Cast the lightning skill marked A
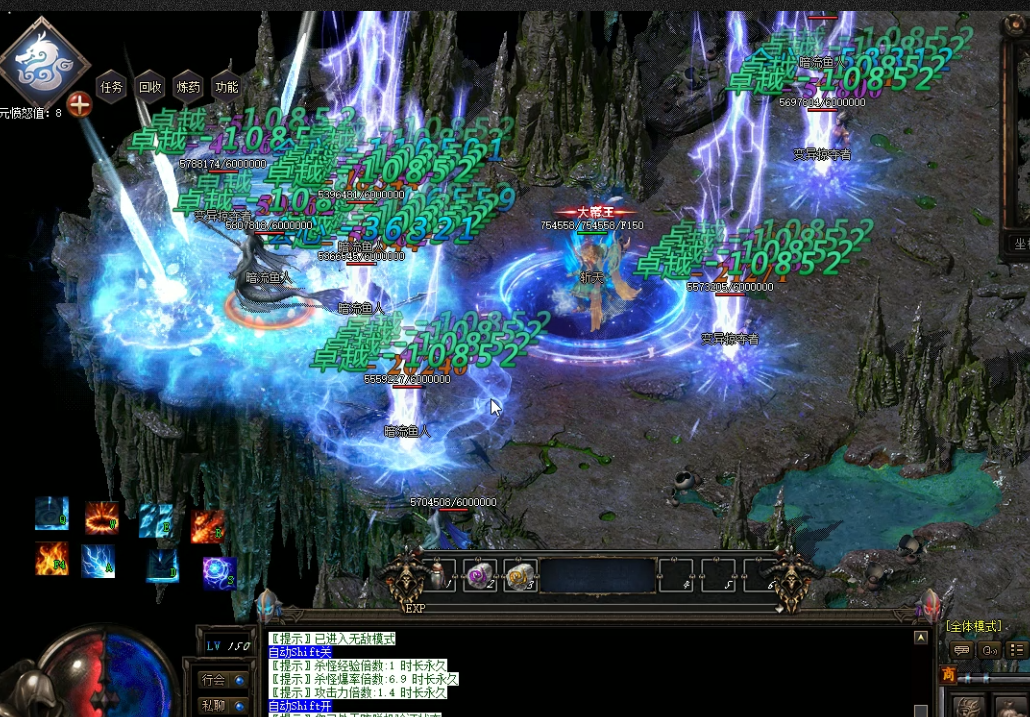 [98, 561]
